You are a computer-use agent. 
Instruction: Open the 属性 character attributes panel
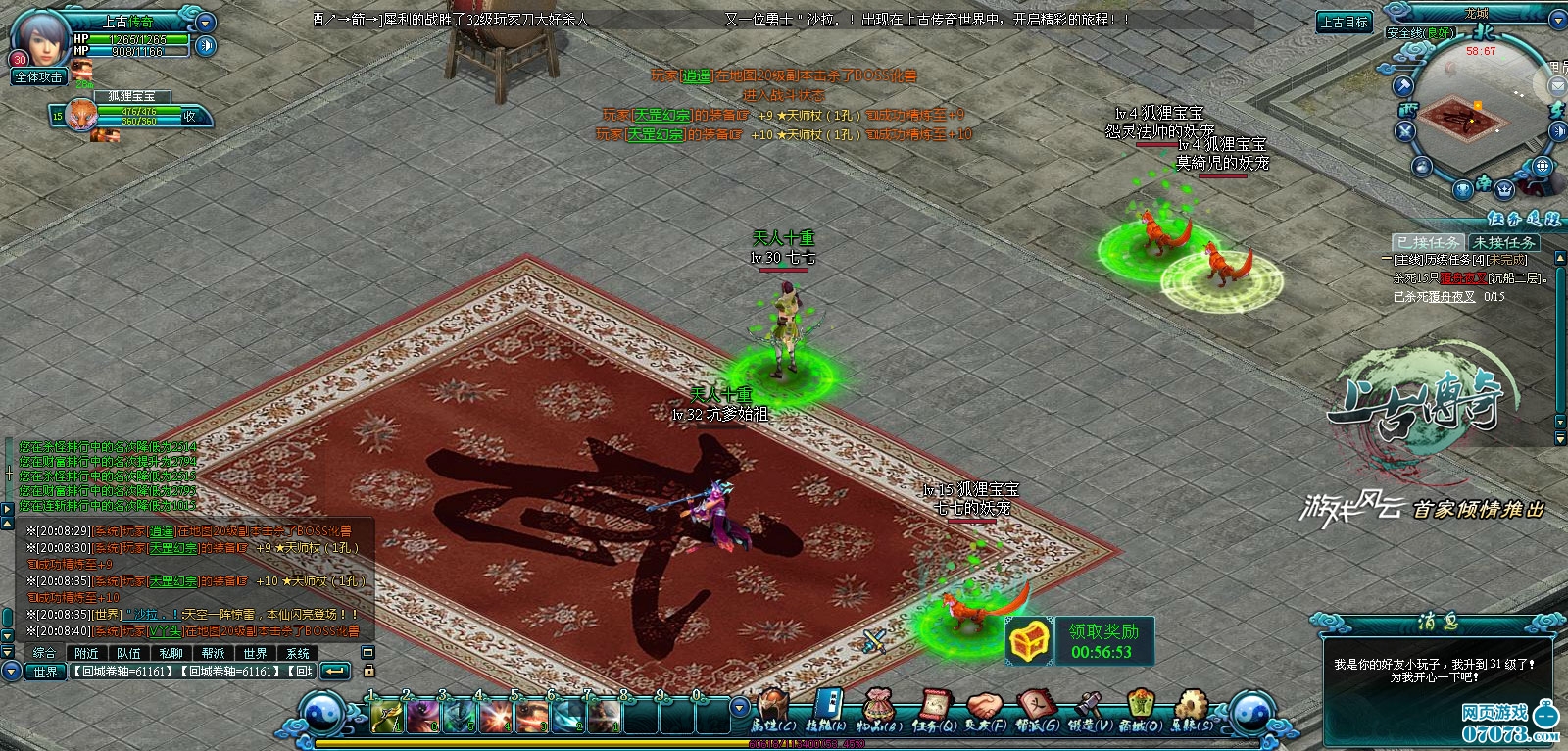tap(770, 710)
